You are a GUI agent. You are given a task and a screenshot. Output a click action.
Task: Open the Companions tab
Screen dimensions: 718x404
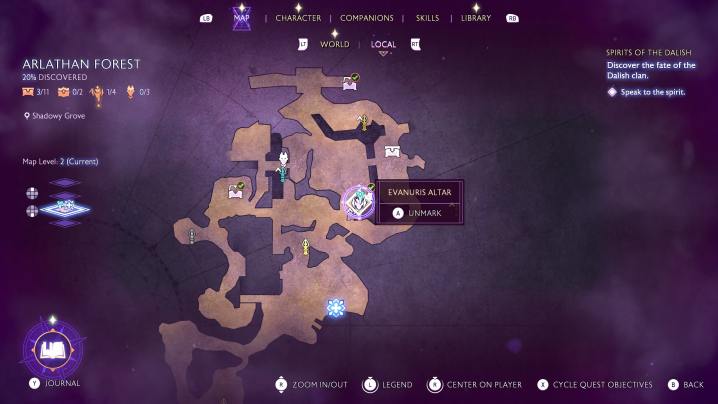point(366,18)
